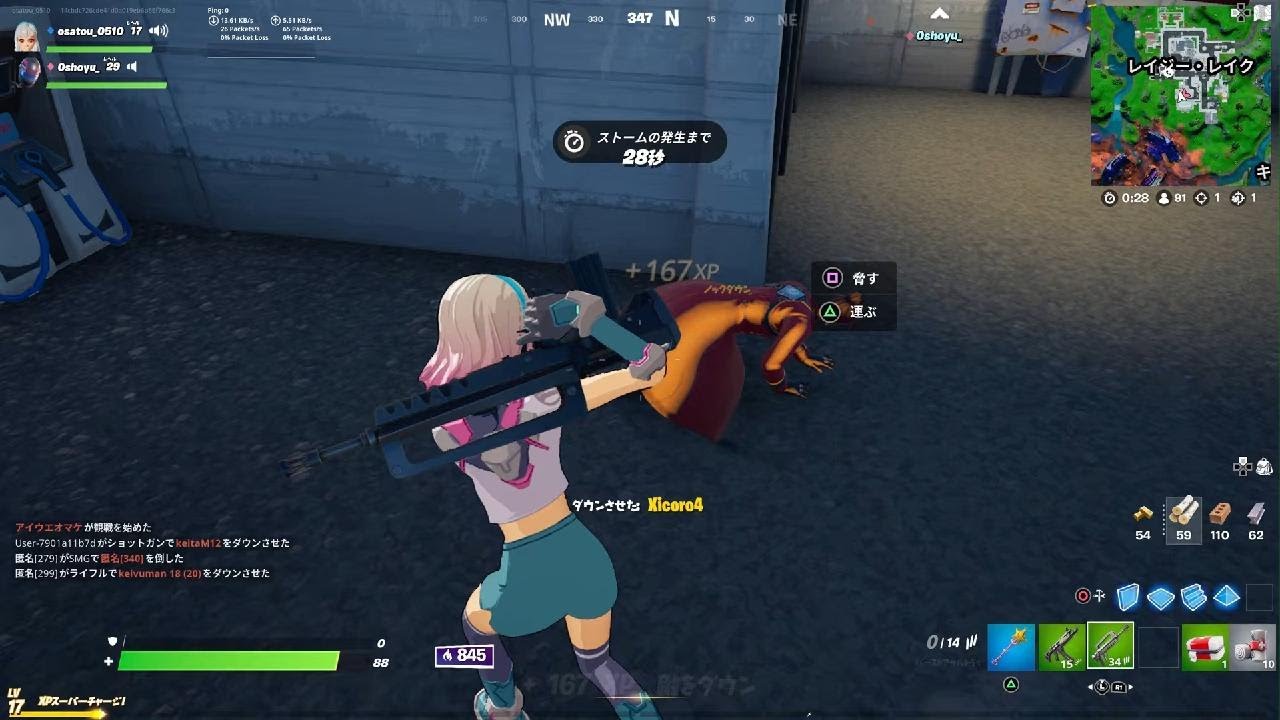Select the assault rifle with 34 ammo
1280x720 pixels.
click(1110, 647)
